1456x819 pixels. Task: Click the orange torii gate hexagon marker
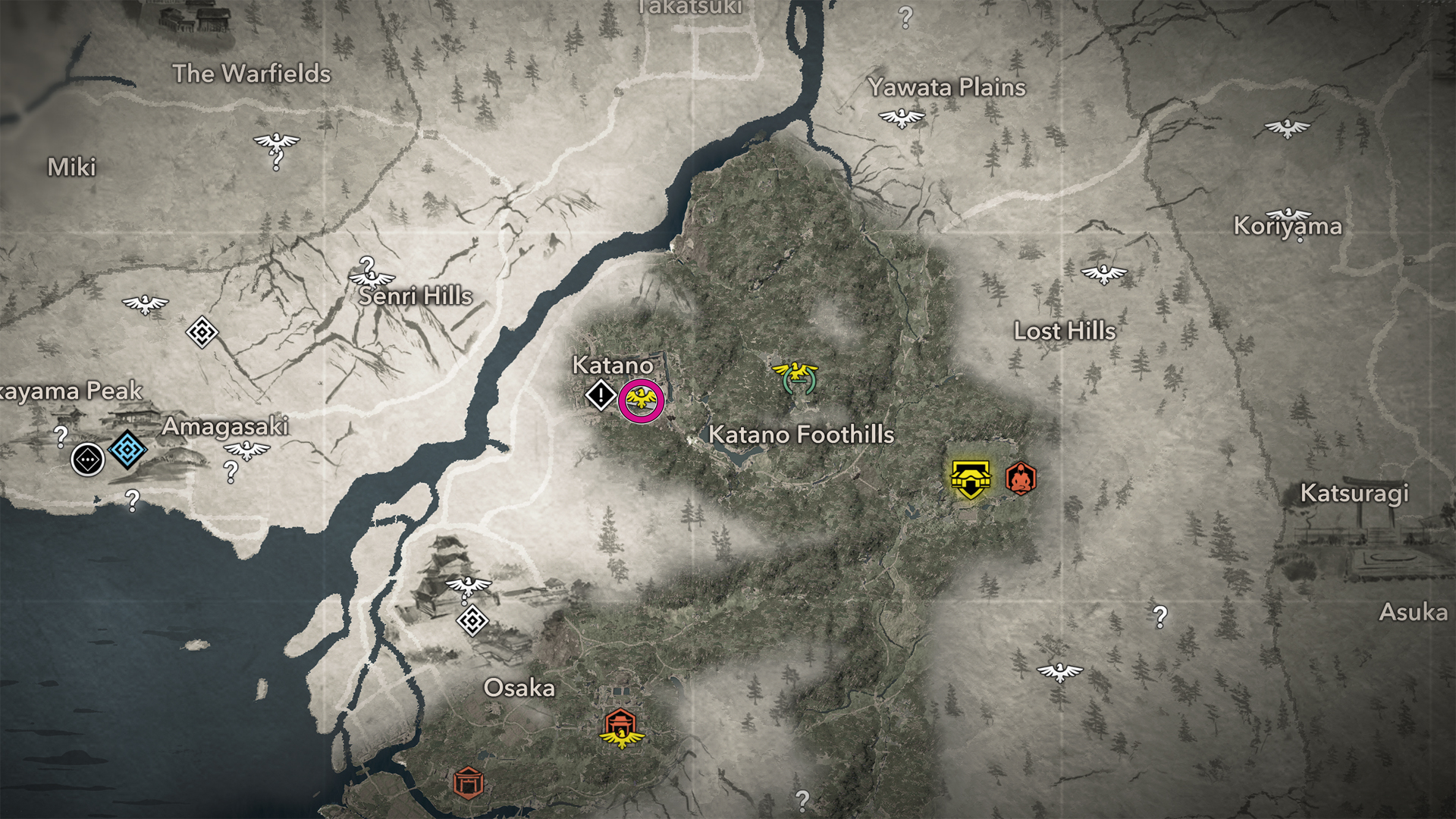[468, 782]
